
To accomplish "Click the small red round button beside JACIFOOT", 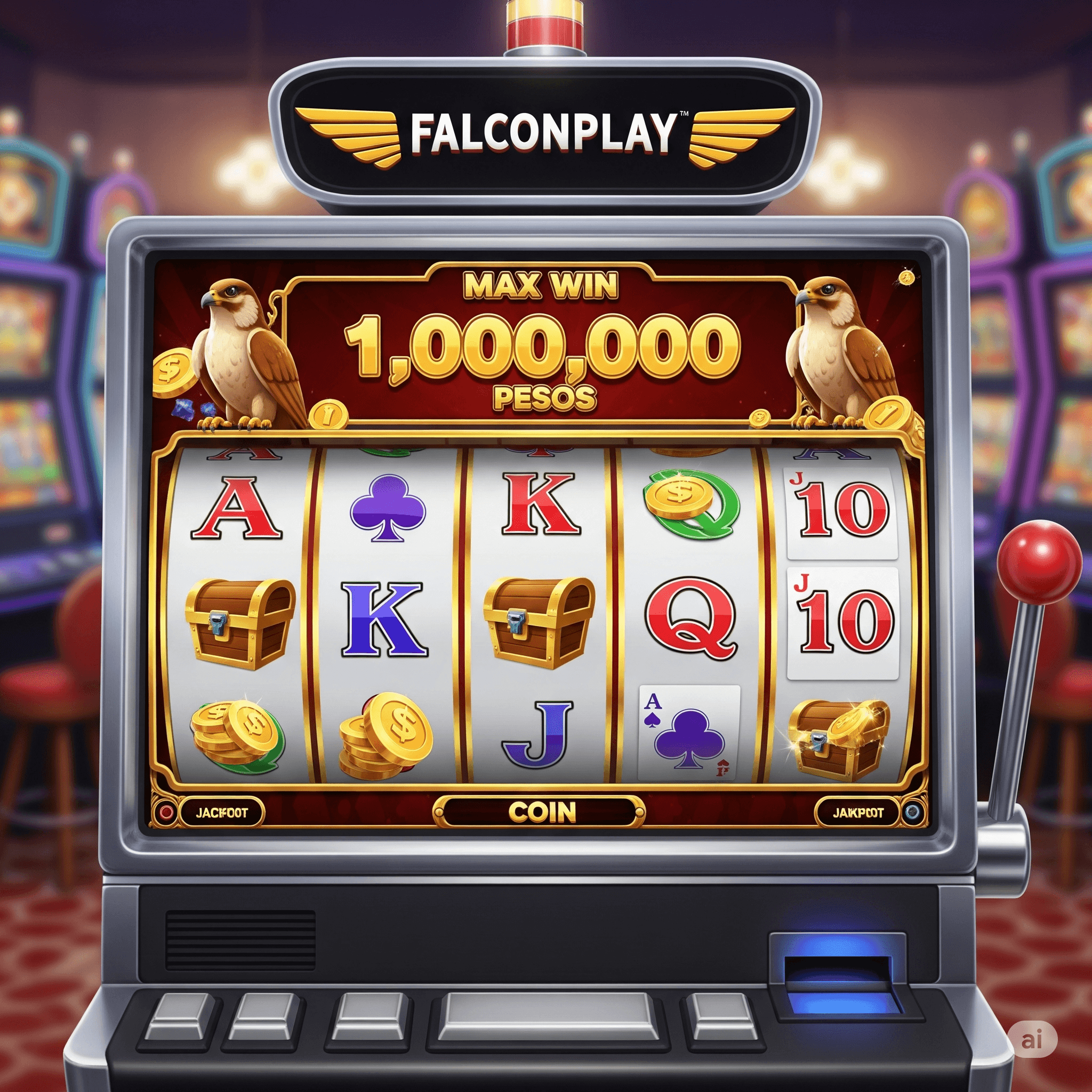I will coord(166,813).
